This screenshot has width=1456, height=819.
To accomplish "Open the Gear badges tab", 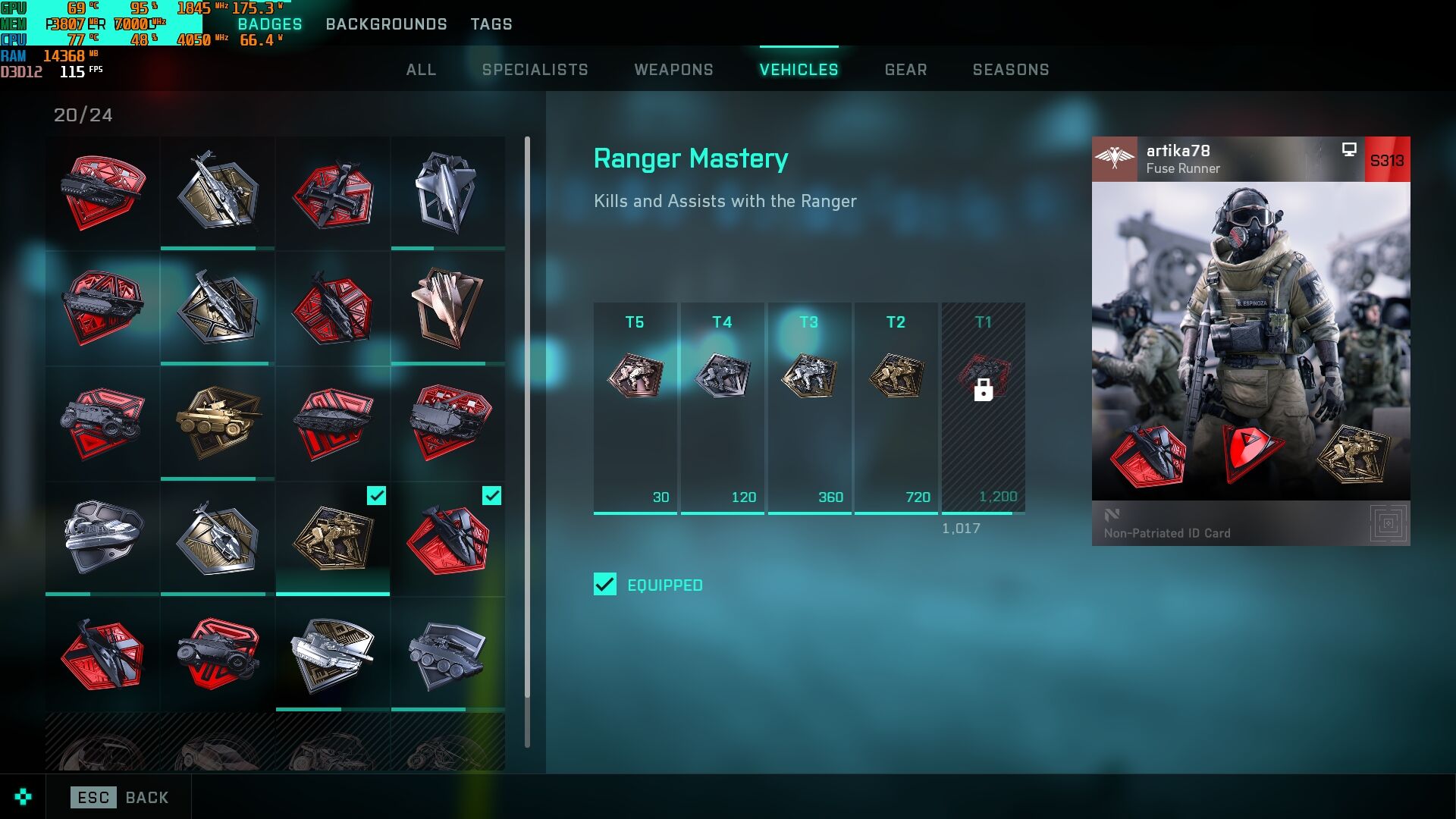I will [x=905, y=70].
